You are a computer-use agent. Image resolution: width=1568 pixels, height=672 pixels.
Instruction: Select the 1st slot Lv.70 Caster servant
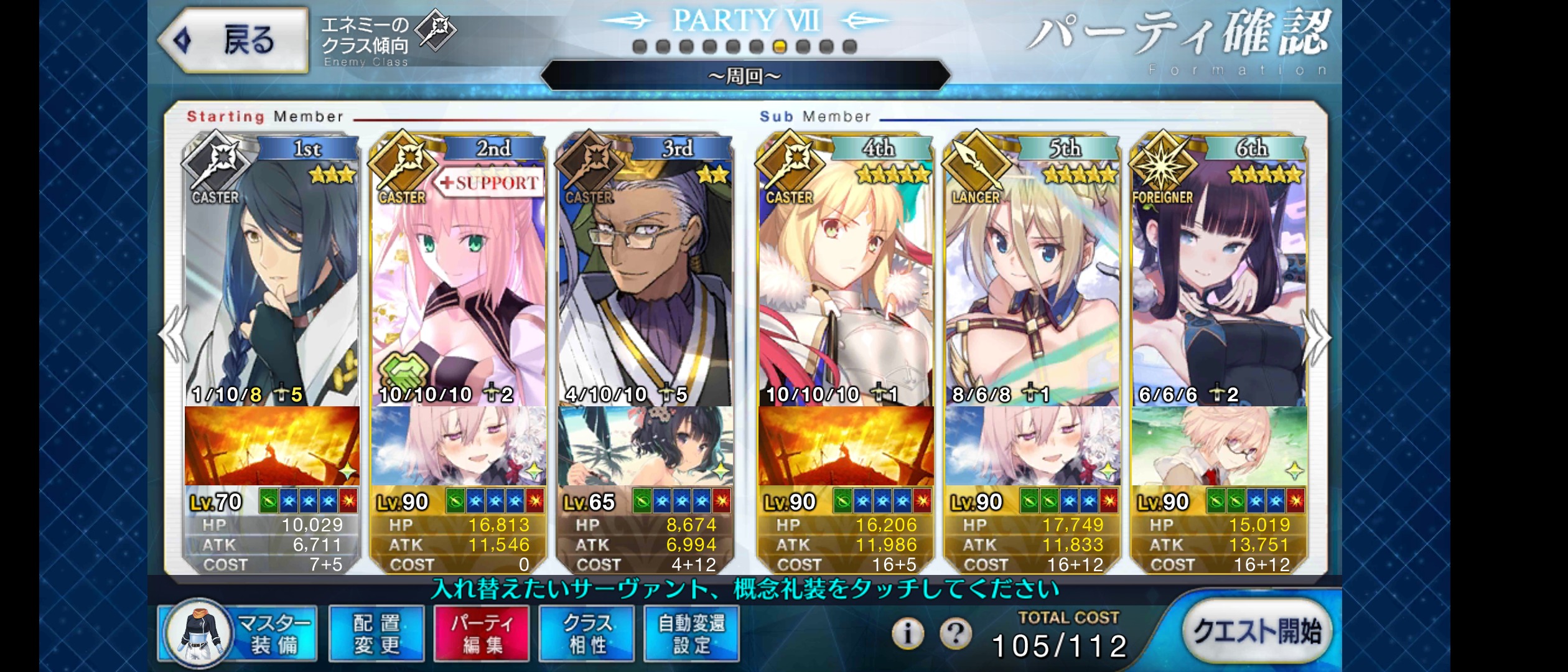272,280
